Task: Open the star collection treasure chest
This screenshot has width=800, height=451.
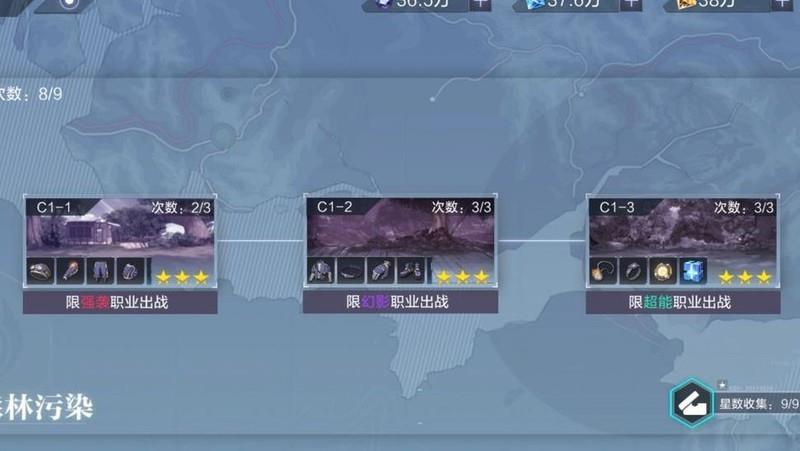Action: 692,404
